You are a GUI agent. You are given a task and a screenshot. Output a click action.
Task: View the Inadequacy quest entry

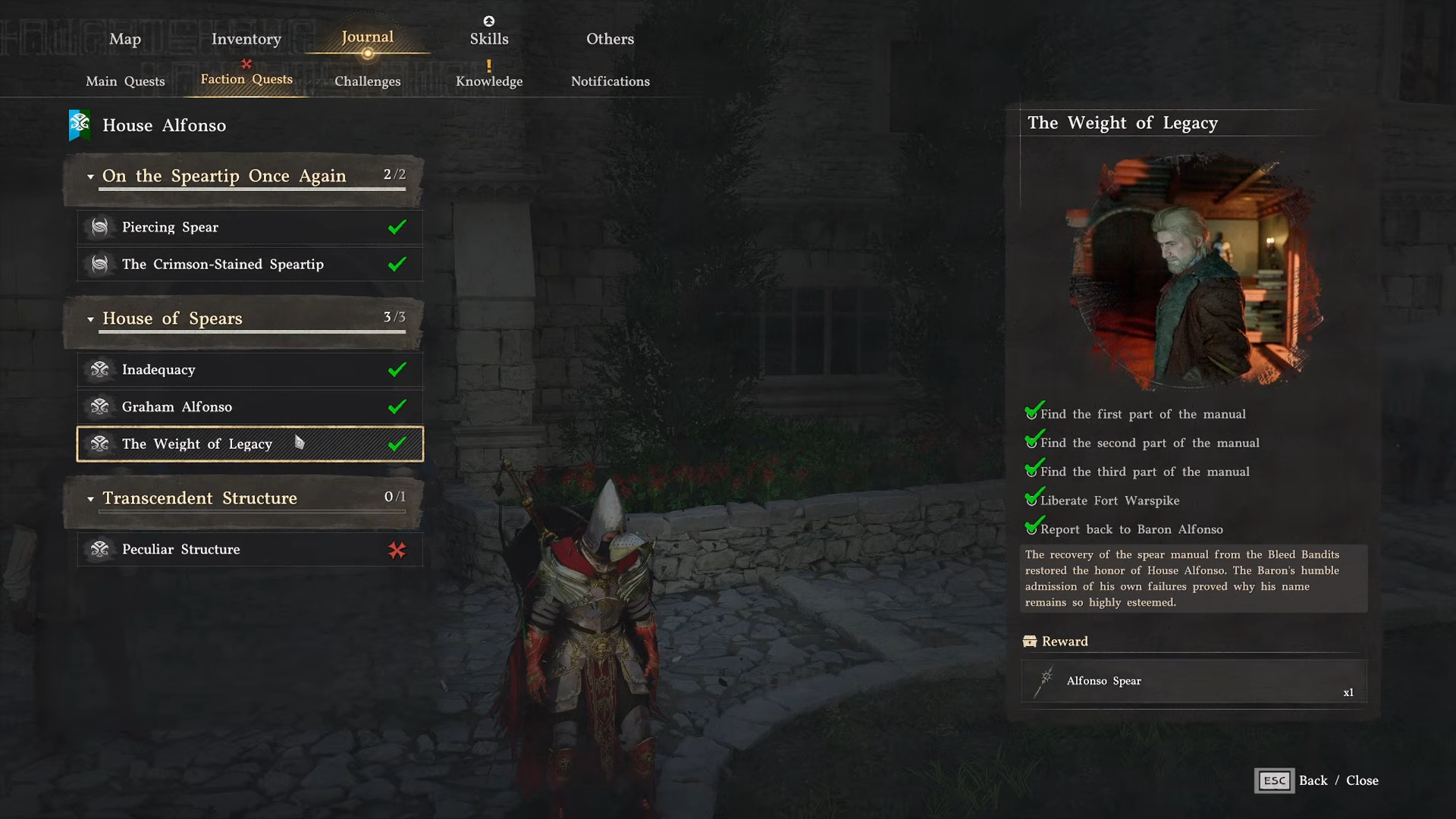[249, 369]
